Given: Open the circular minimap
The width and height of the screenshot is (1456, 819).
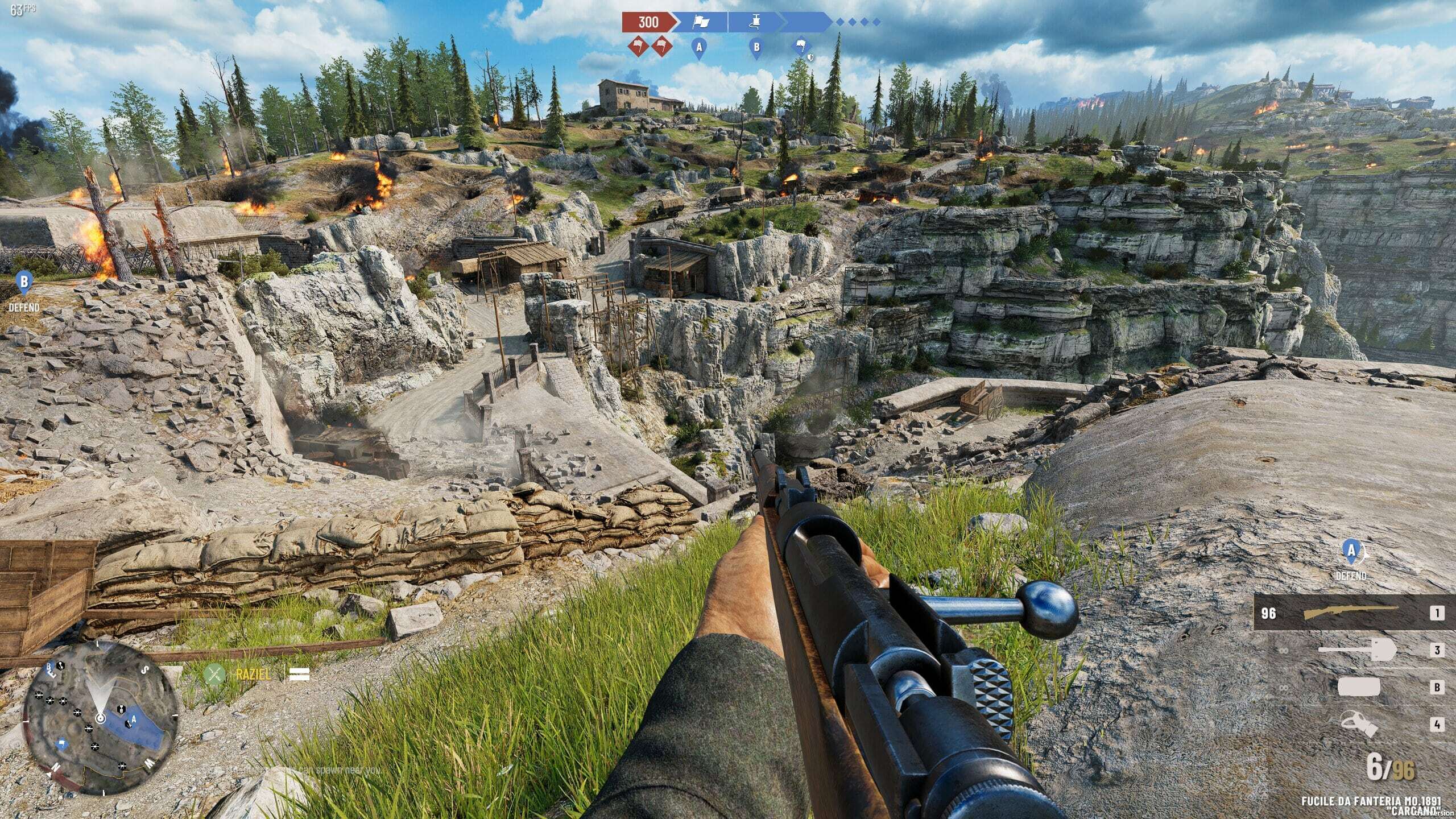Looking at the screenshot, I should point(100,719).
